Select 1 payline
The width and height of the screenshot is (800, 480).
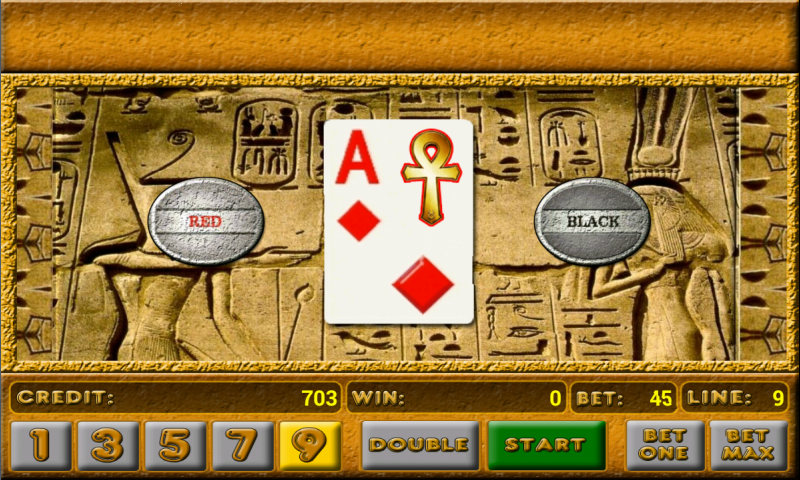(x=41, y=446)
